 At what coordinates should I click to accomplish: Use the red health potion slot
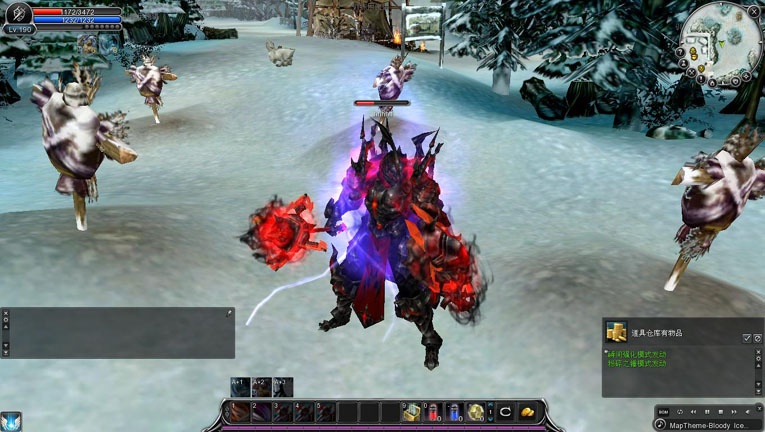point(433,411)
